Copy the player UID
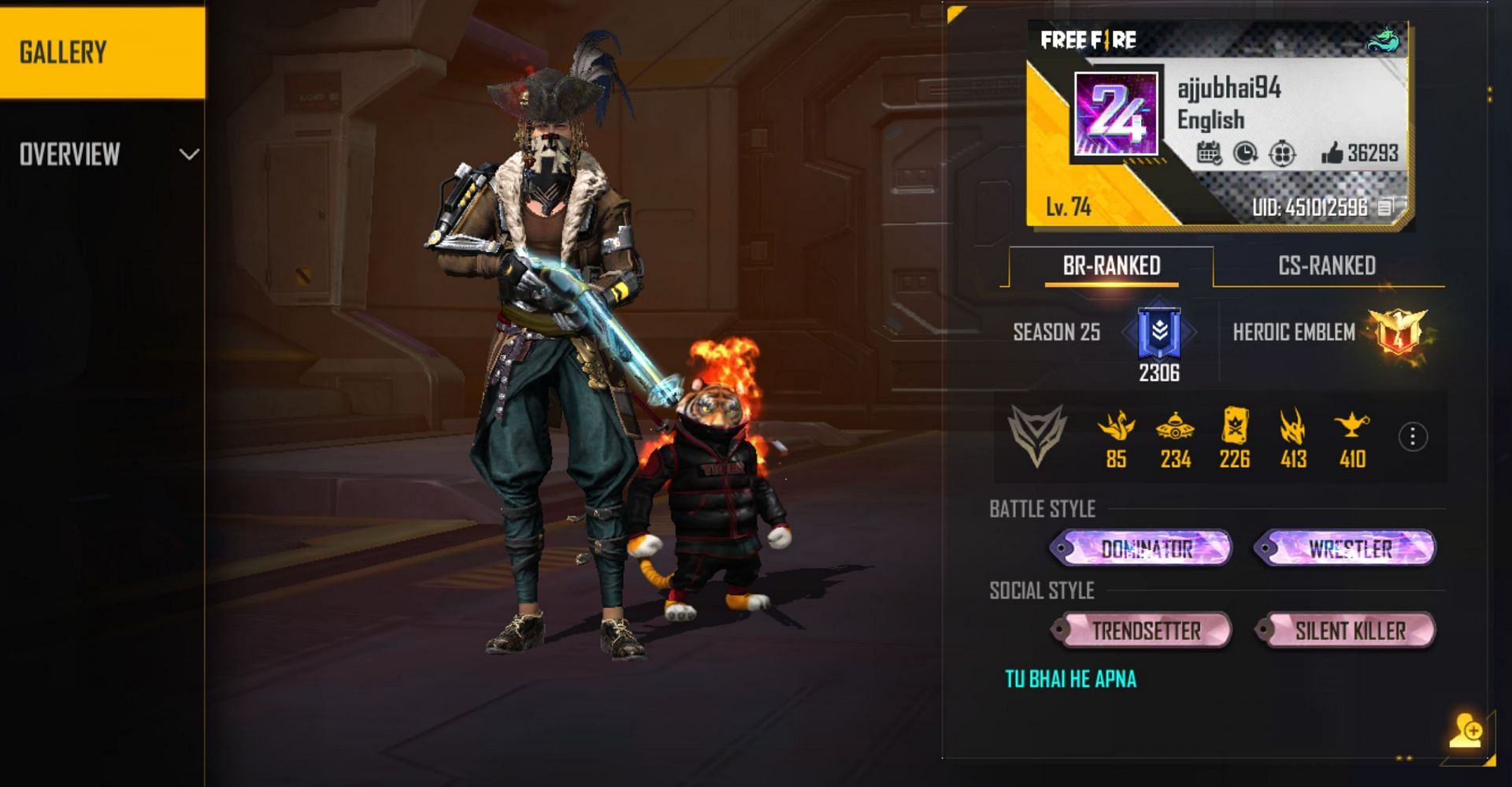The image size is (1512, 787). pyautogui.click(x=1385, y=207)
